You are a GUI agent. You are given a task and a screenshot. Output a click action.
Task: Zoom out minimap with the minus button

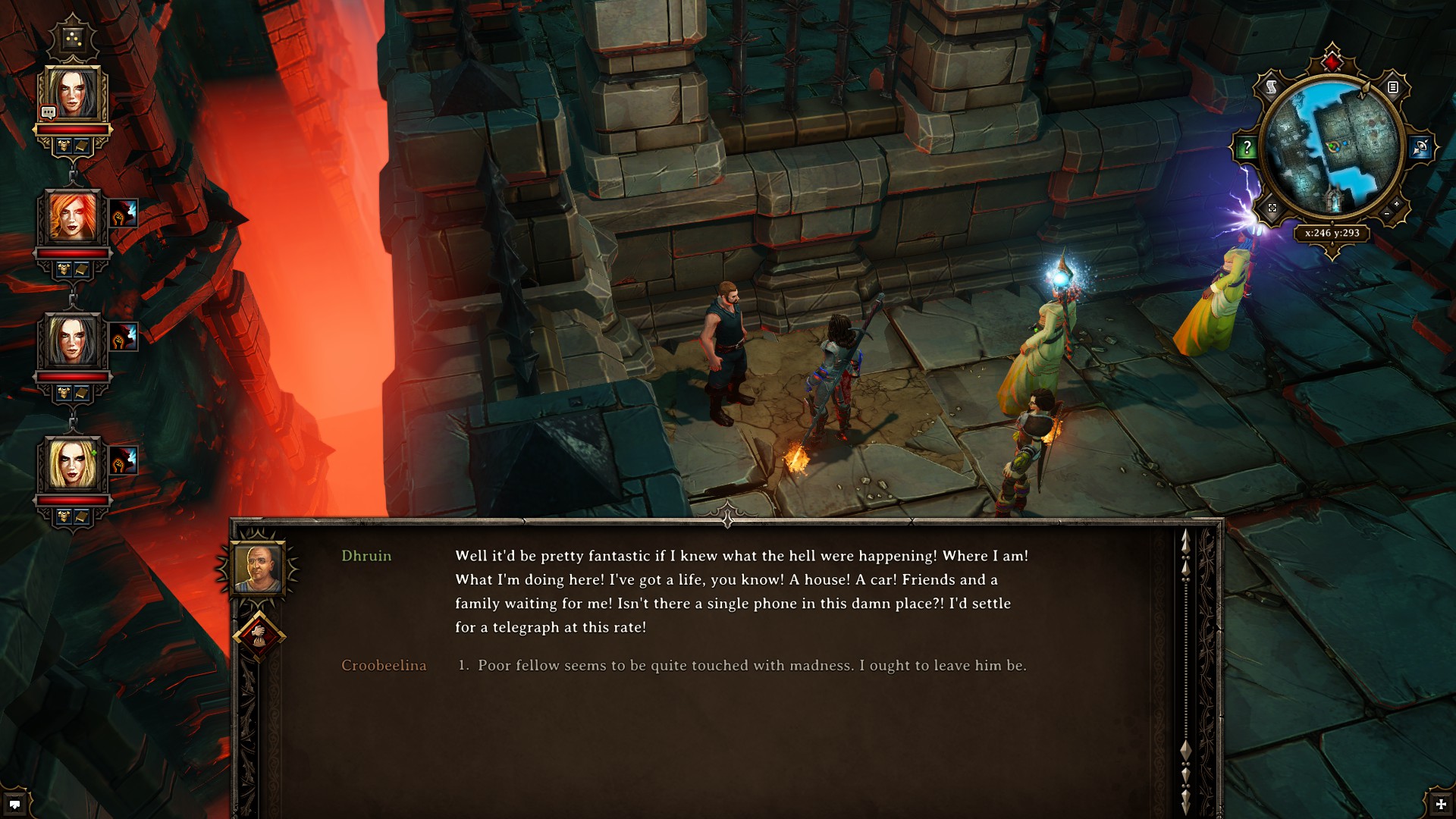click(1386, 212)
